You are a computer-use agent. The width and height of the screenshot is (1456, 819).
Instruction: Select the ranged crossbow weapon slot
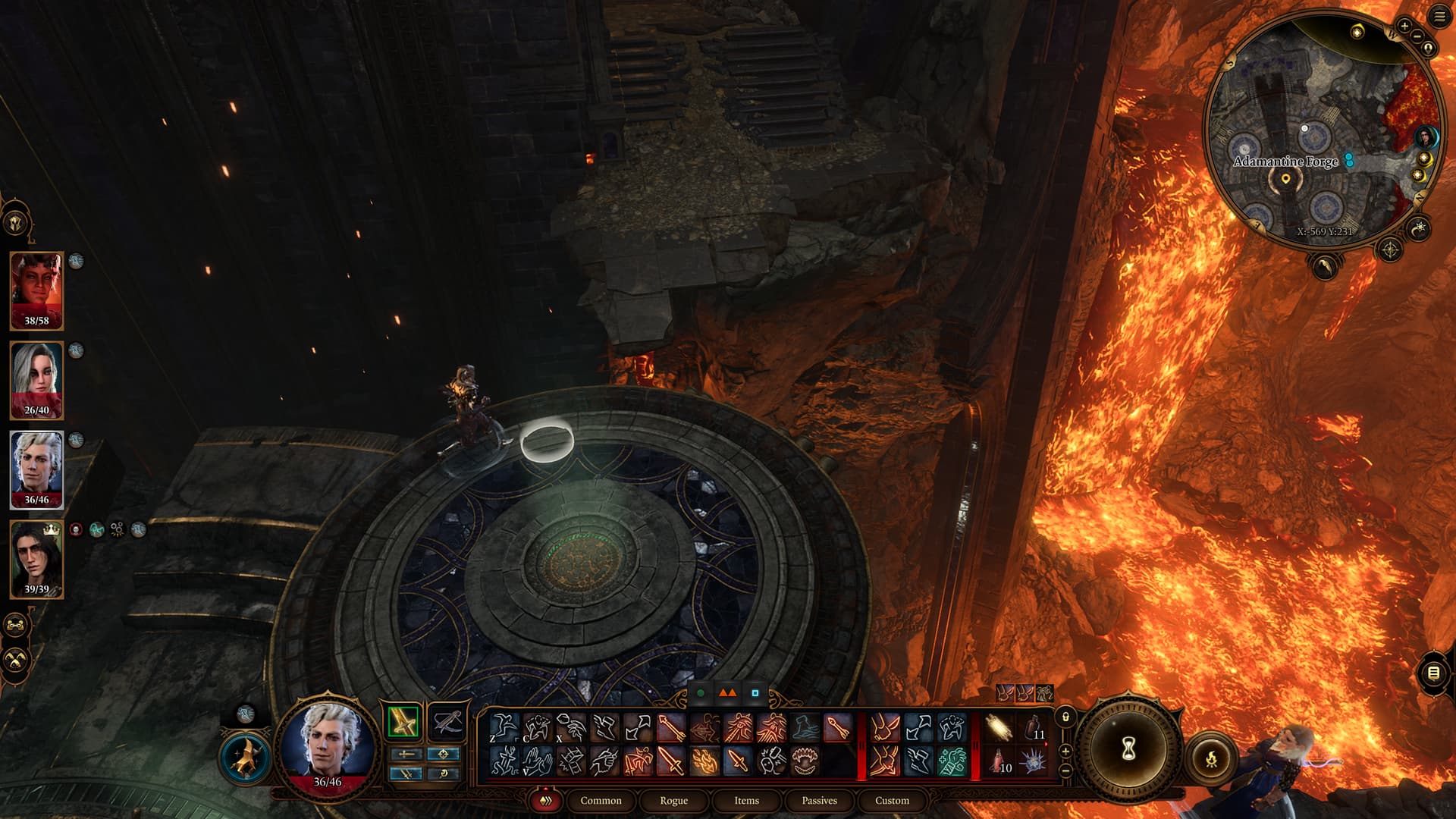447,721
